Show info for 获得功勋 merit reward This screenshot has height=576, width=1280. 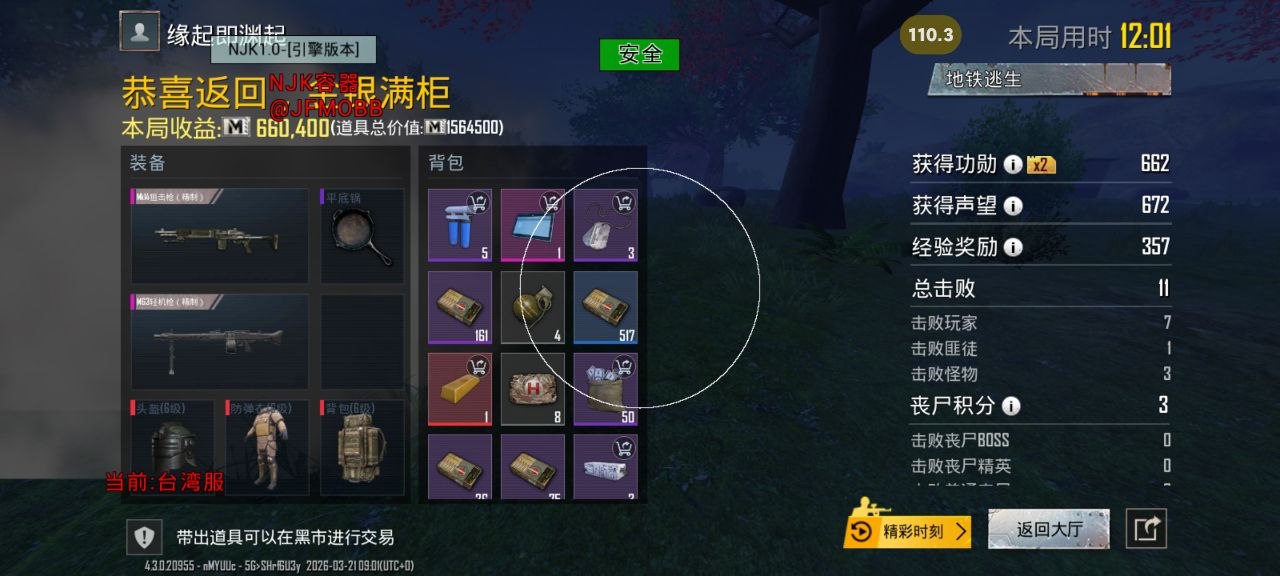1012,165
